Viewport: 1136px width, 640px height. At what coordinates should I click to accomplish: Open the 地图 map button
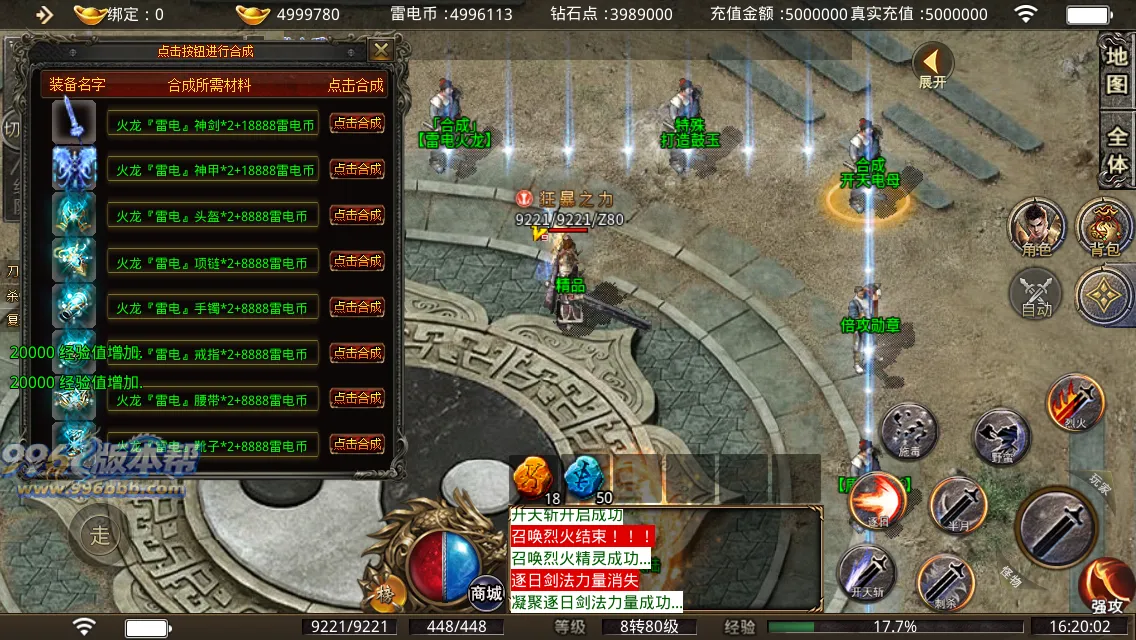(x=1116, y=69)
